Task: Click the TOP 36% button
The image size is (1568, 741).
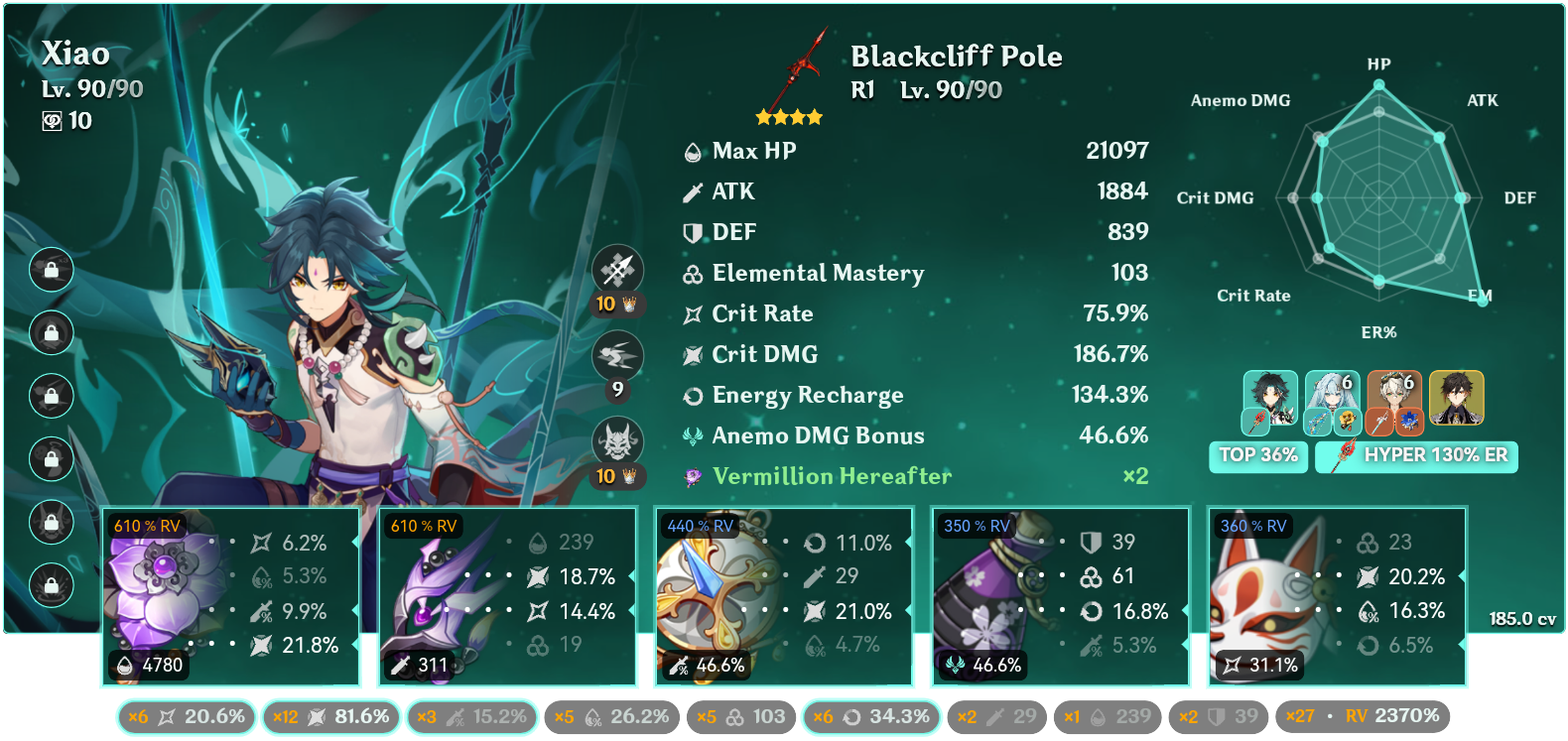Action: pos(1257,457)
